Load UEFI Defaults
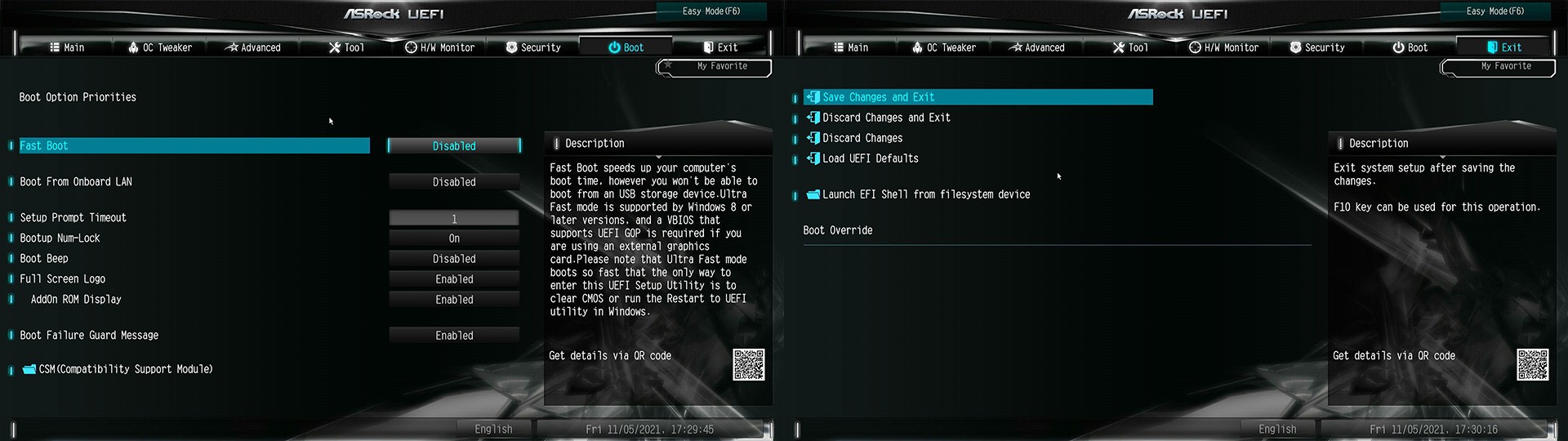 point(870,158)
